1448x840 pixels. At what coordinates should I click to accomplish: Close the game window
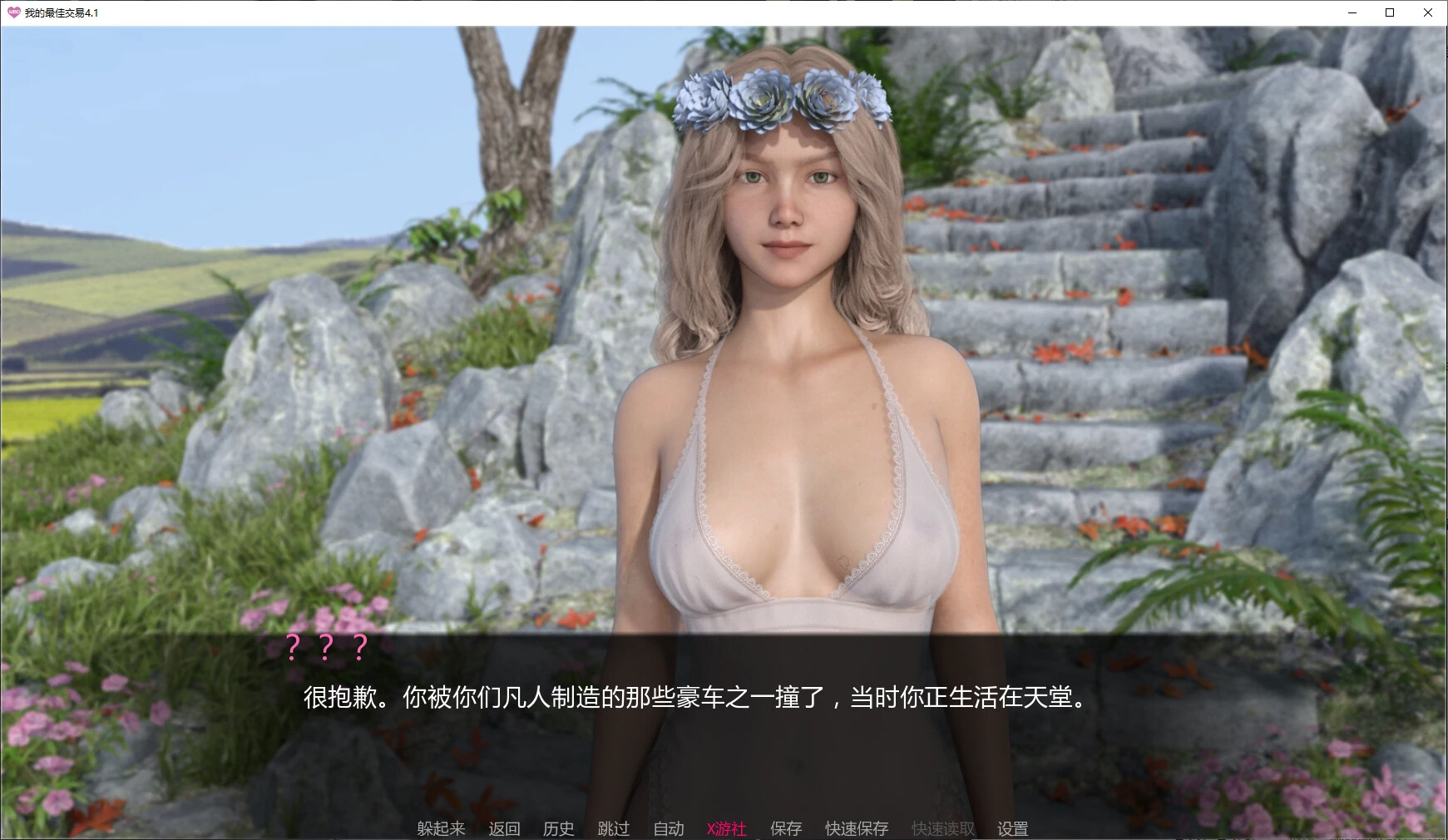(x=1428, y=12)
